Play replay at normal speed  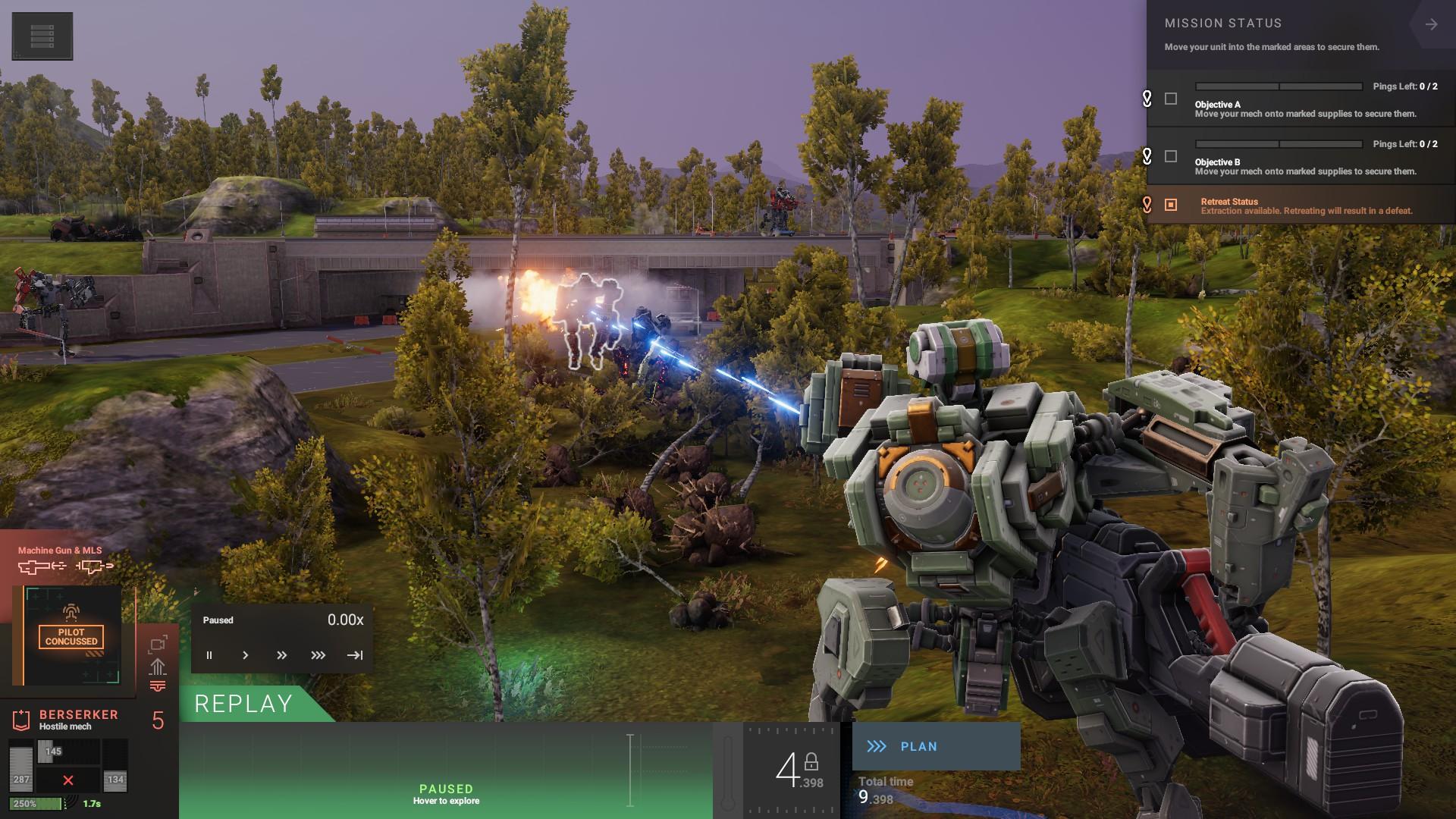[x=245, y=655]
